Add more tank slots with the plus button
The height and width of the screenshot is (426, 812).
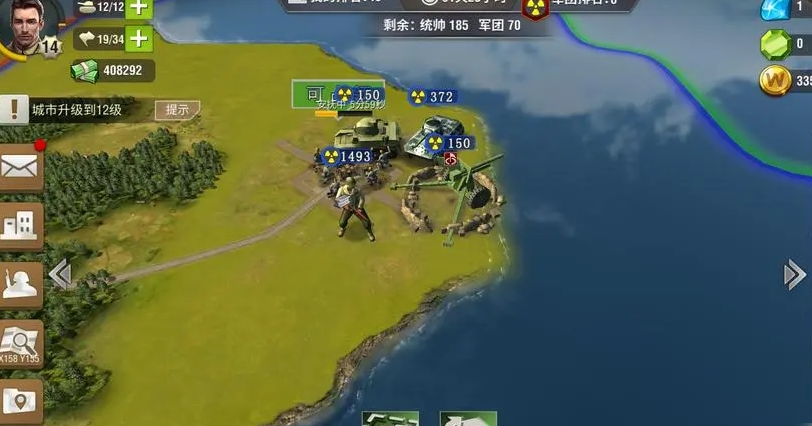[x=137, y=8]
